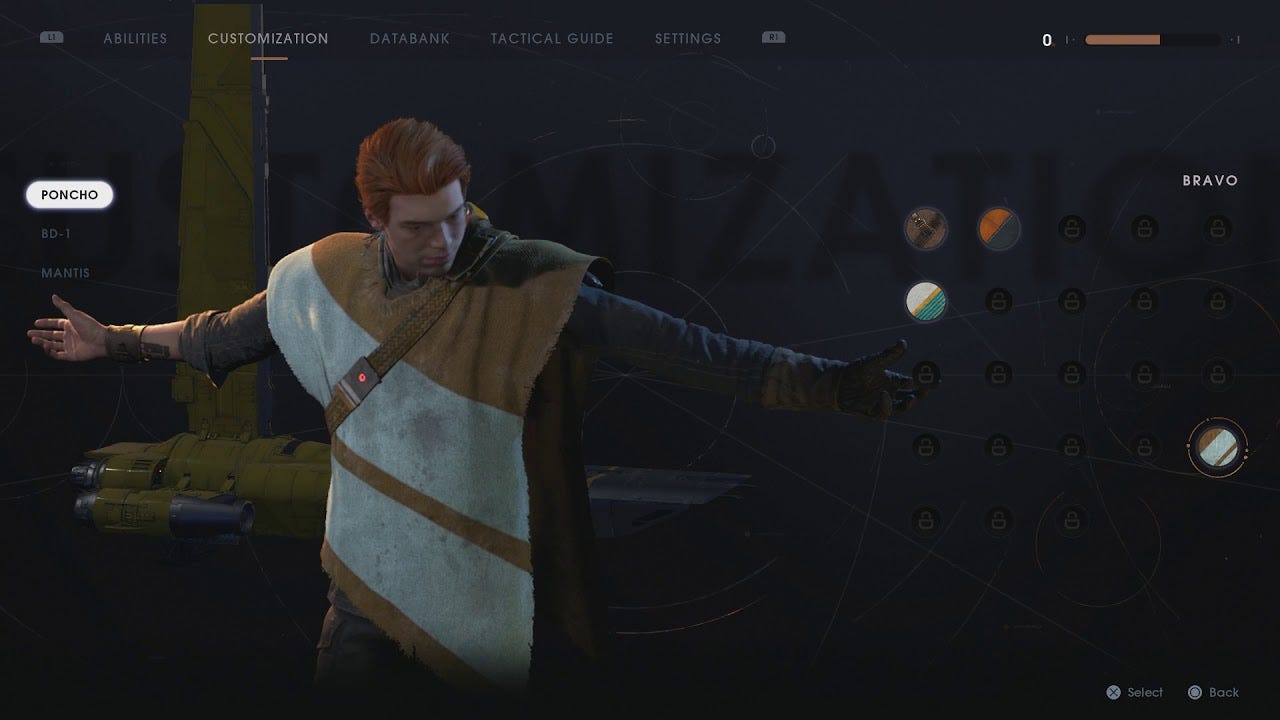Go to the Databank tab
The width and height of the screenshot is (1280, 720).
coord(409,39)
